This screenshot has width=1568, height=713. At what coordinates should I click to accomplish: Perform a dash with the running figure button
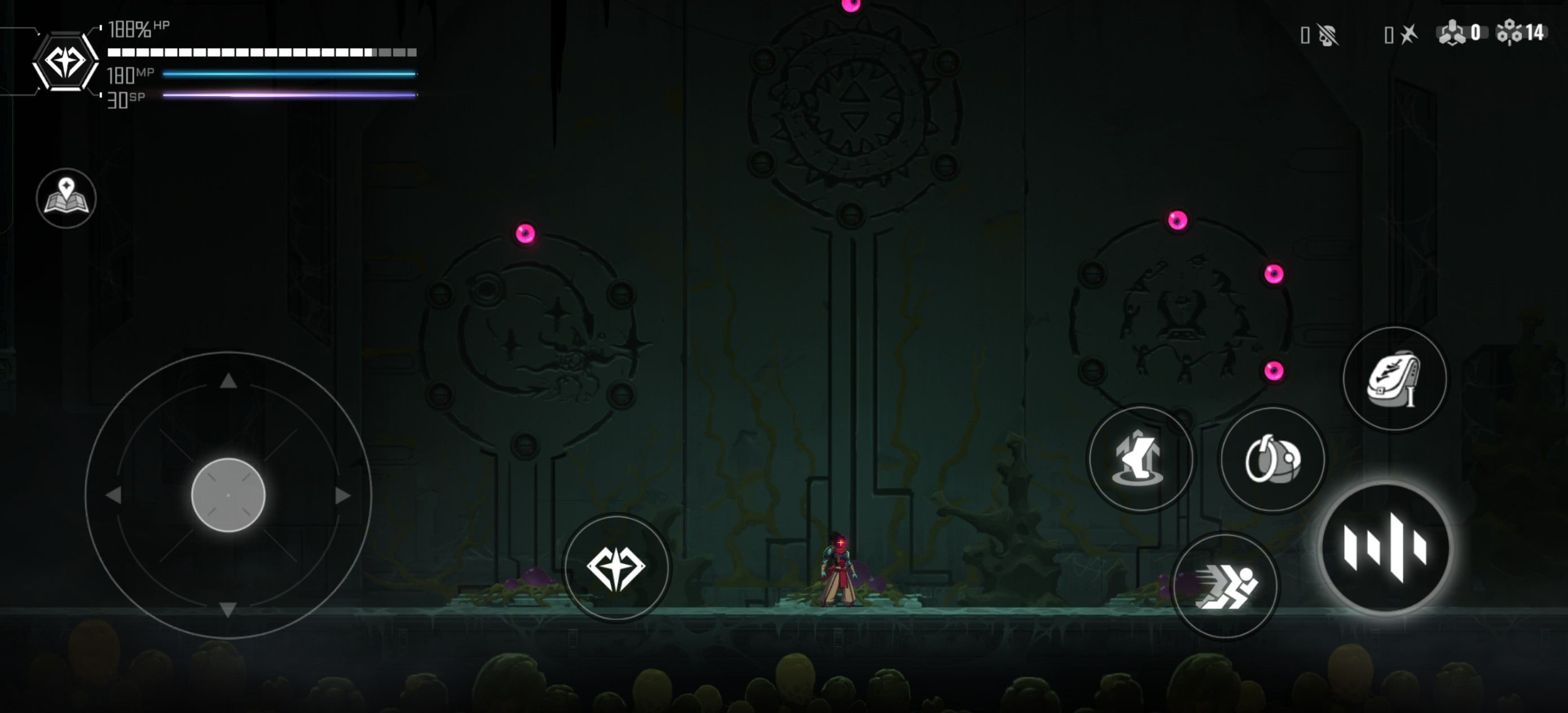pos(1225,586)
